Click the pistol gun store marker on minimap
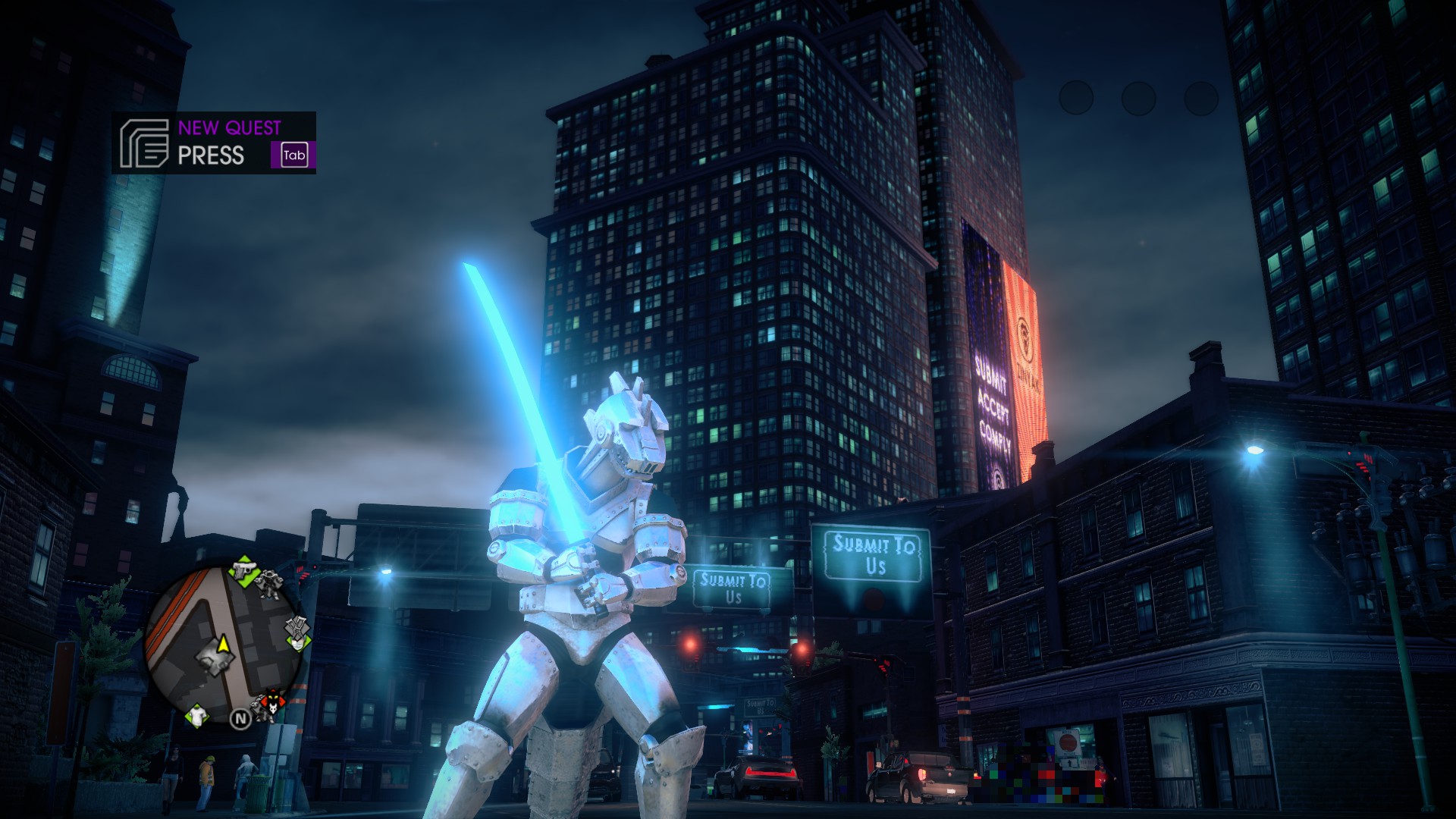Screen dimensions: 1456x819 coord(244,570)
